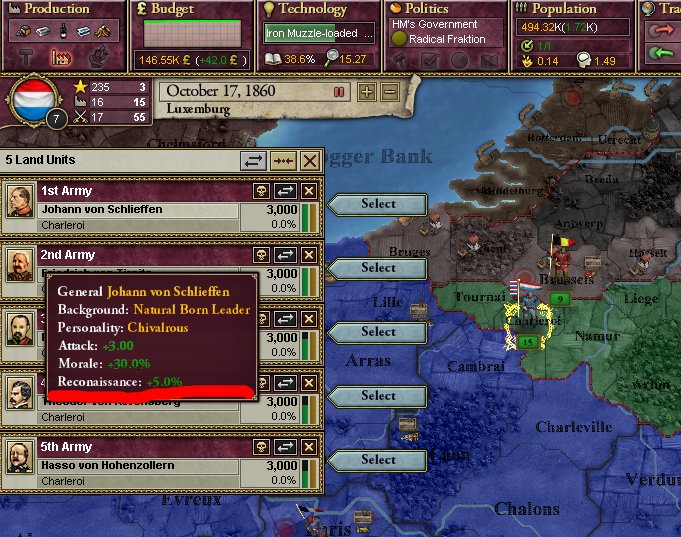Click the 5th Army general portrait

click(x=19, y=461)
